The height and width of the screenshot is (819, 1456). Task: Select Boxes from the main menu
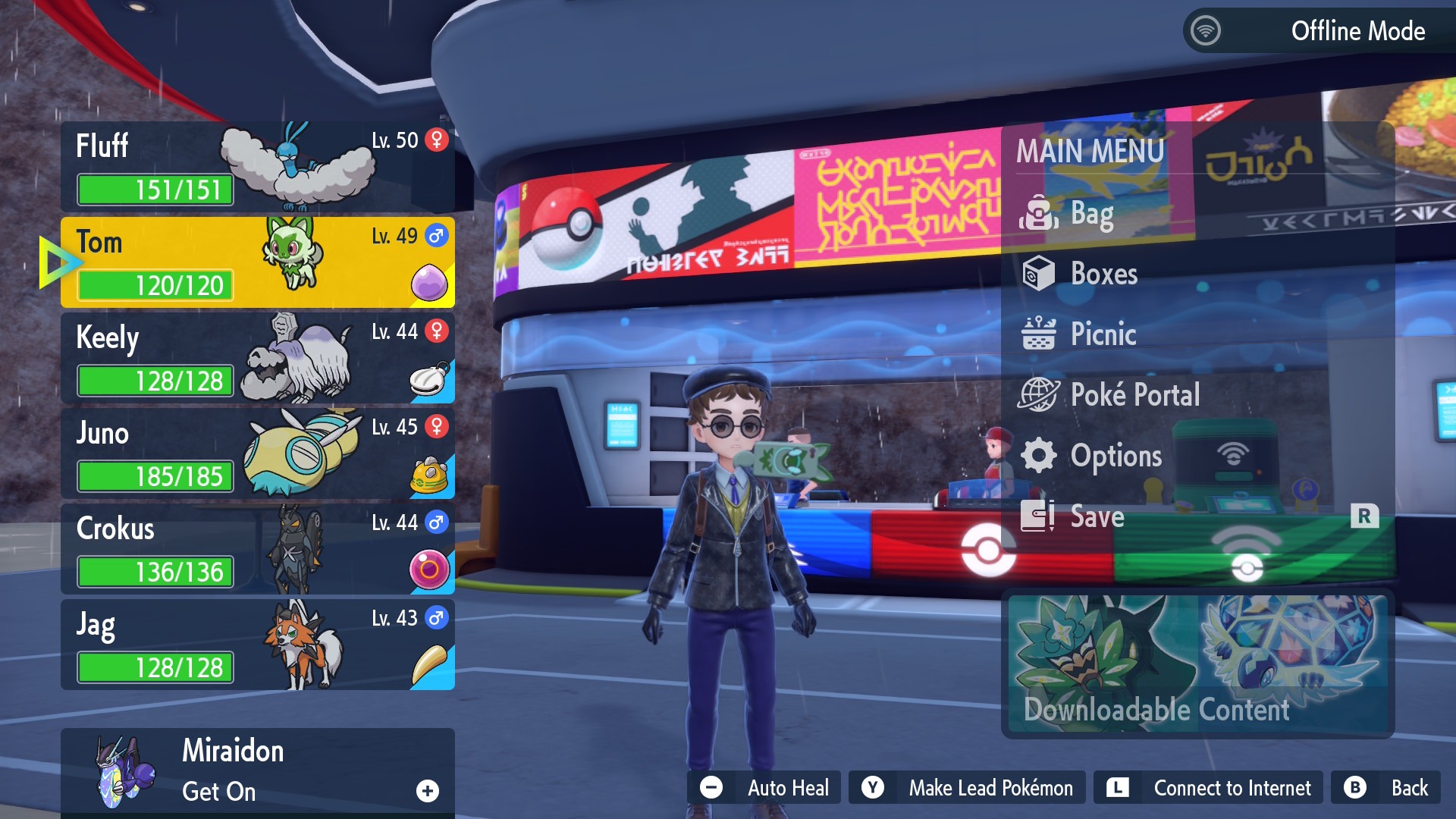point(1103,274)
